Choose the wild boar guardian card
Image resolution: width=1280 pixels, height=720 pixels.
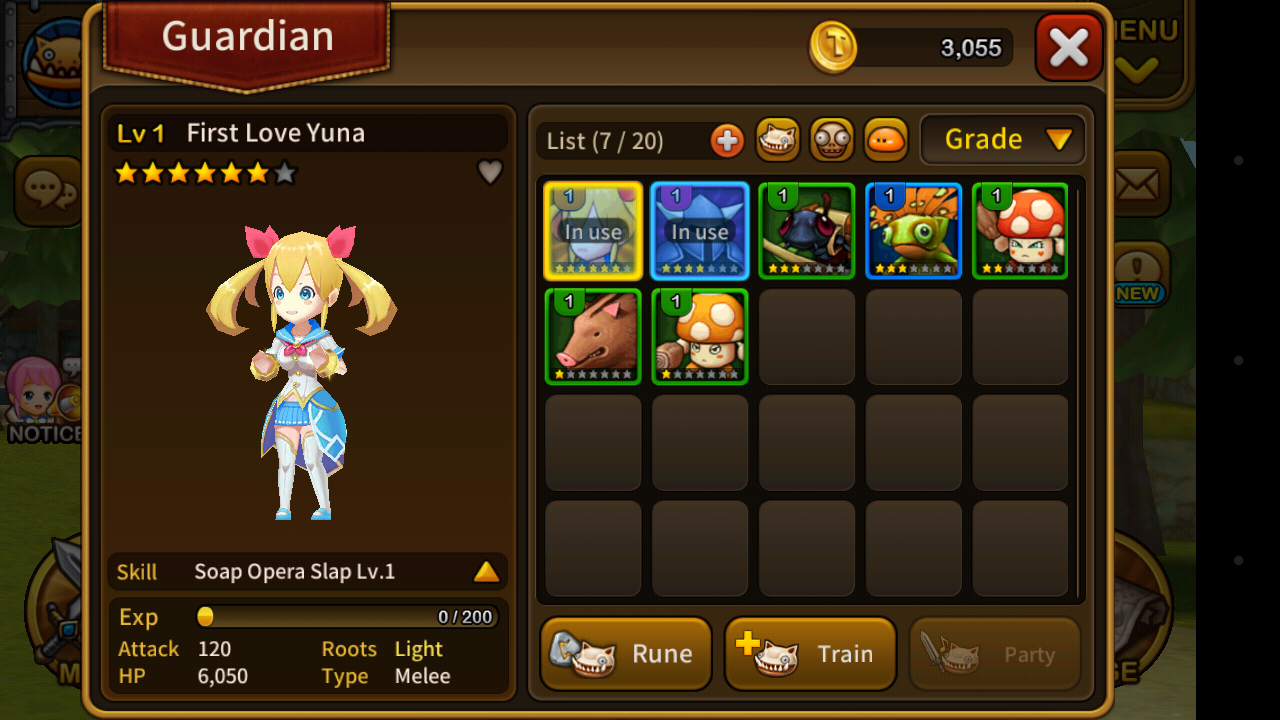point(593,337)
